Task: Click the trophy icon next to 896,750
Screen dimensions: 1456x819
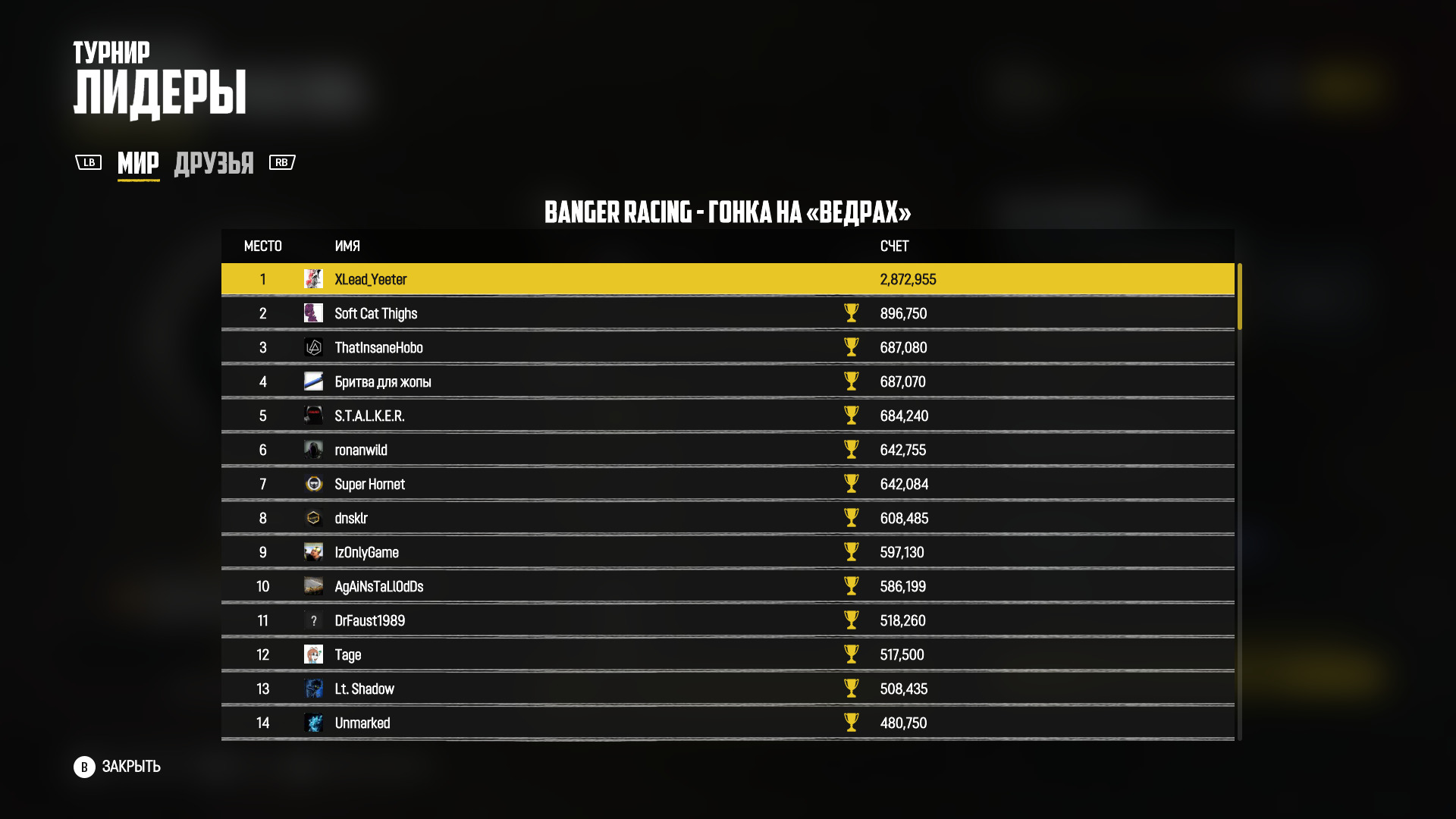Action: click(x=852, y=313)
